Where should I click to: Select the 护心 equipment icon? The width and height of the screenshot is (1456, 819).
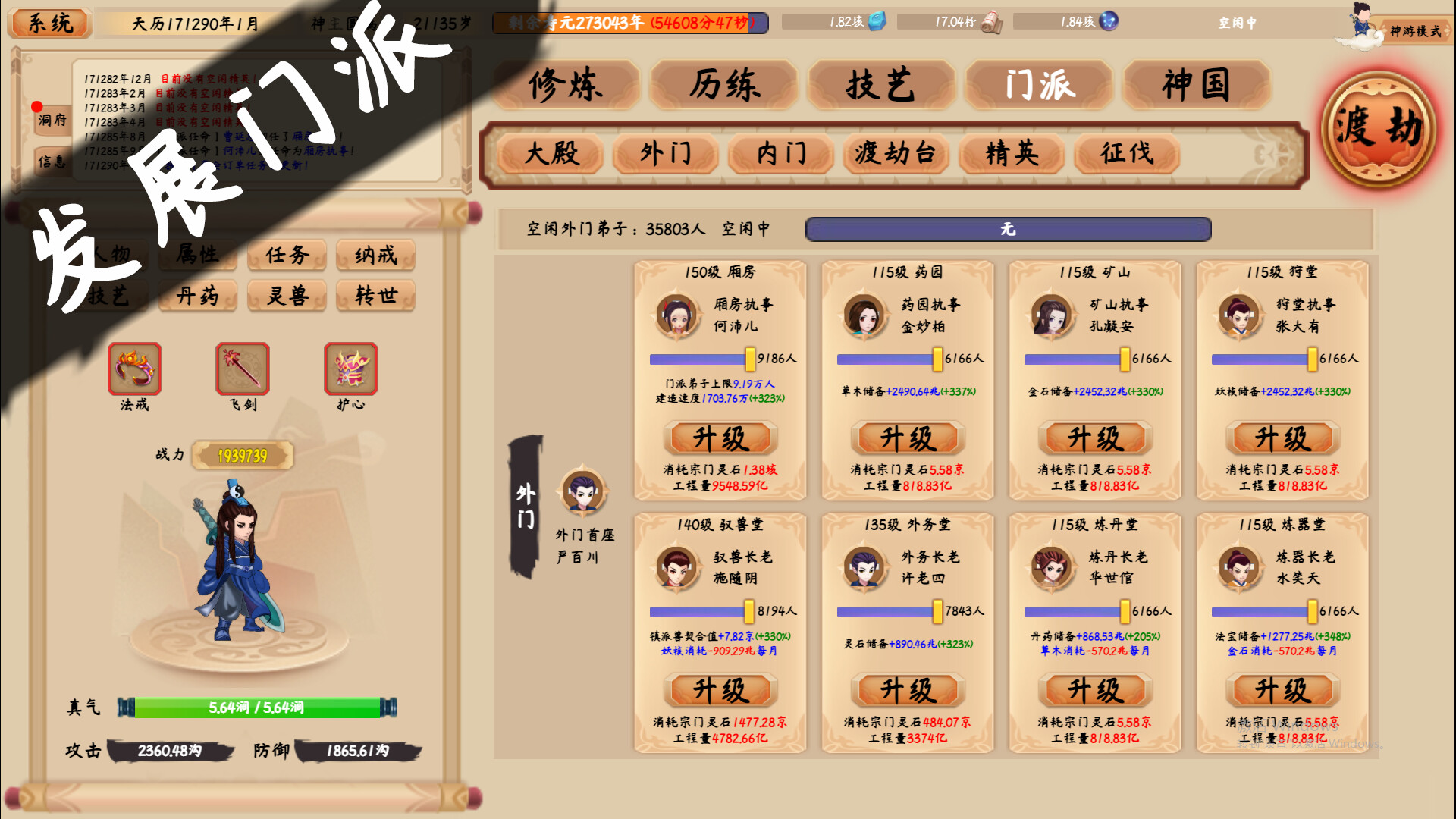350,370
